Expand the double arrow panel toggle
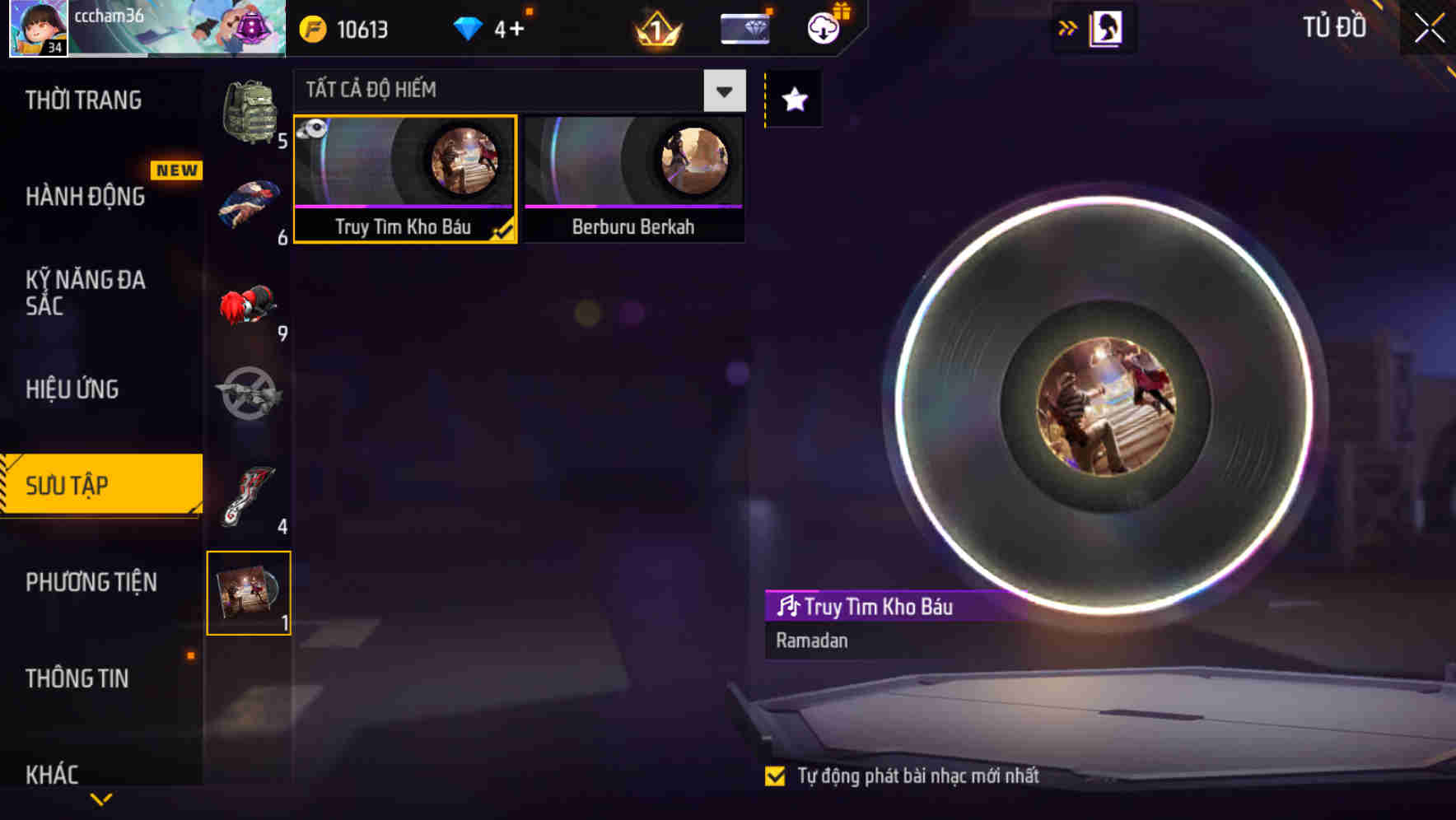This screenshot has height=820, width=1456. (x=1067, y=27)
